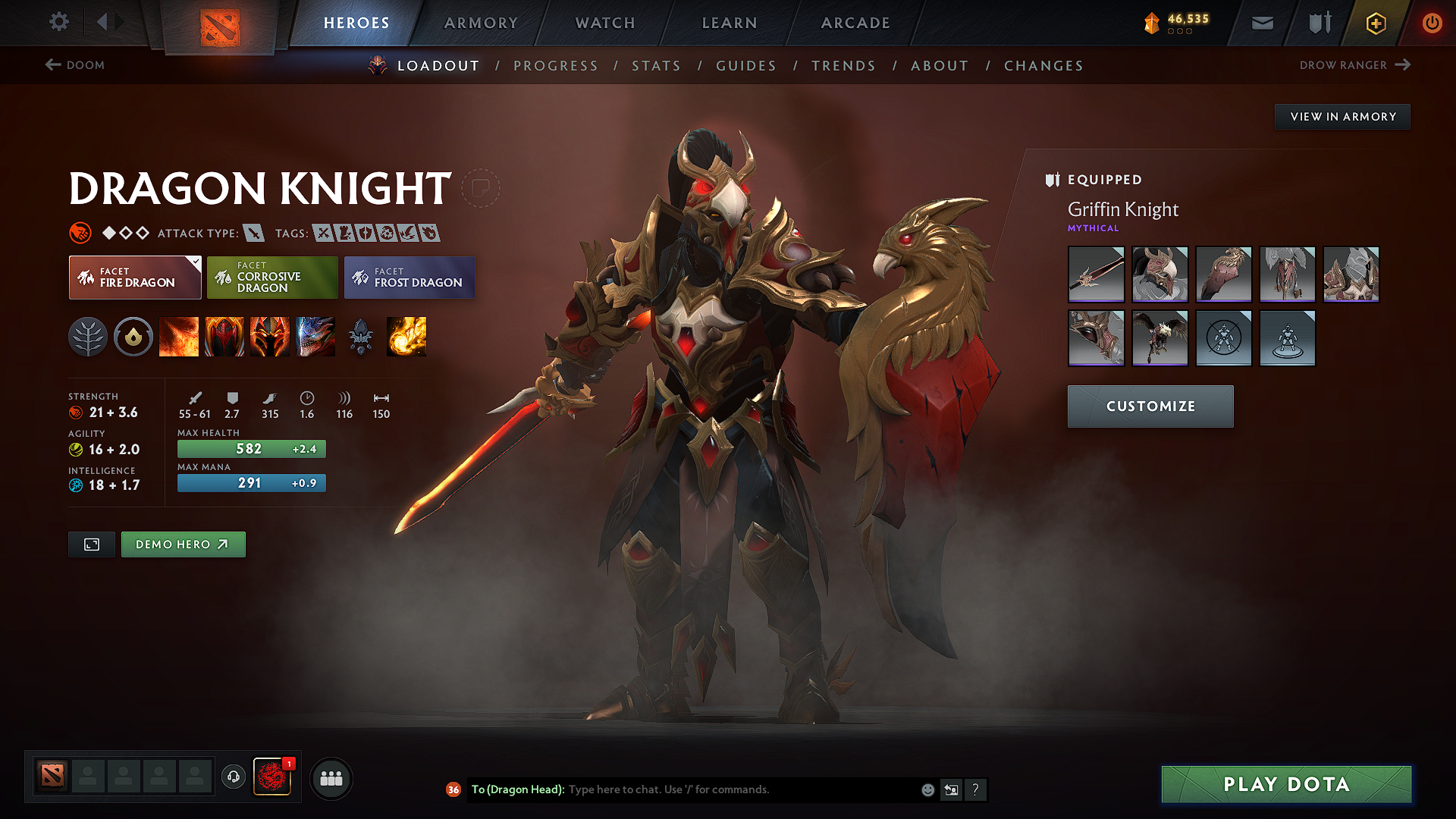This screenshot has height=819, width=1456.
Task: Click the power button to exit Dota
Action: pyautogui.click(x=1432, y=23)
